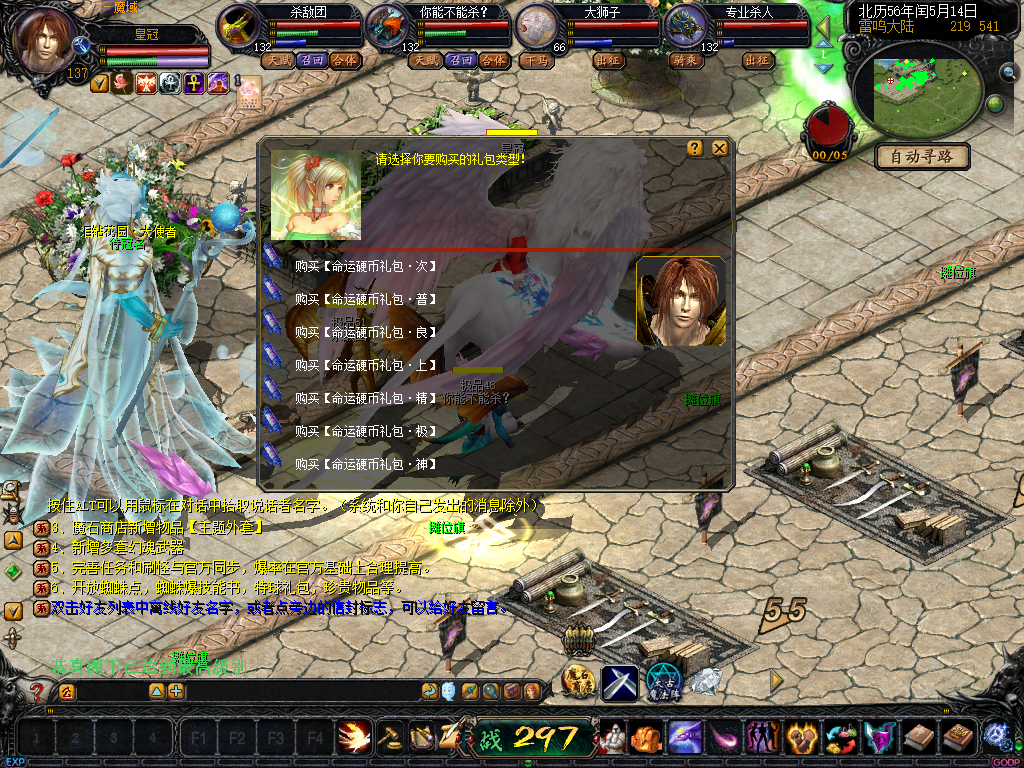Select the player portrait 皇冠
The width and height of the screenshot is (1024, 768).
[x=46, y=40]
